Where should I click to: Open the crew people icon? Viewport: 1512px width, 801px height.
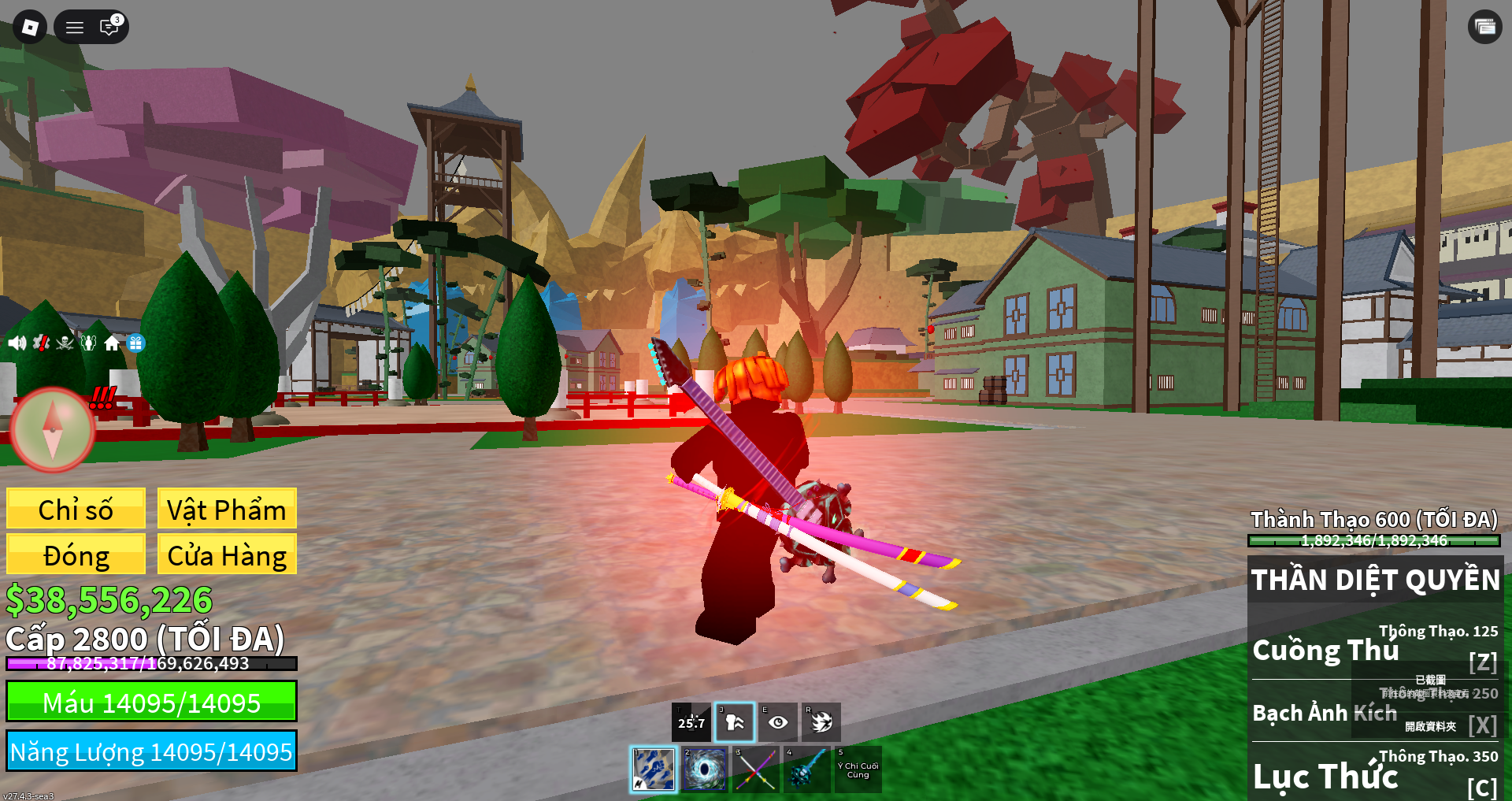(88, 343)
